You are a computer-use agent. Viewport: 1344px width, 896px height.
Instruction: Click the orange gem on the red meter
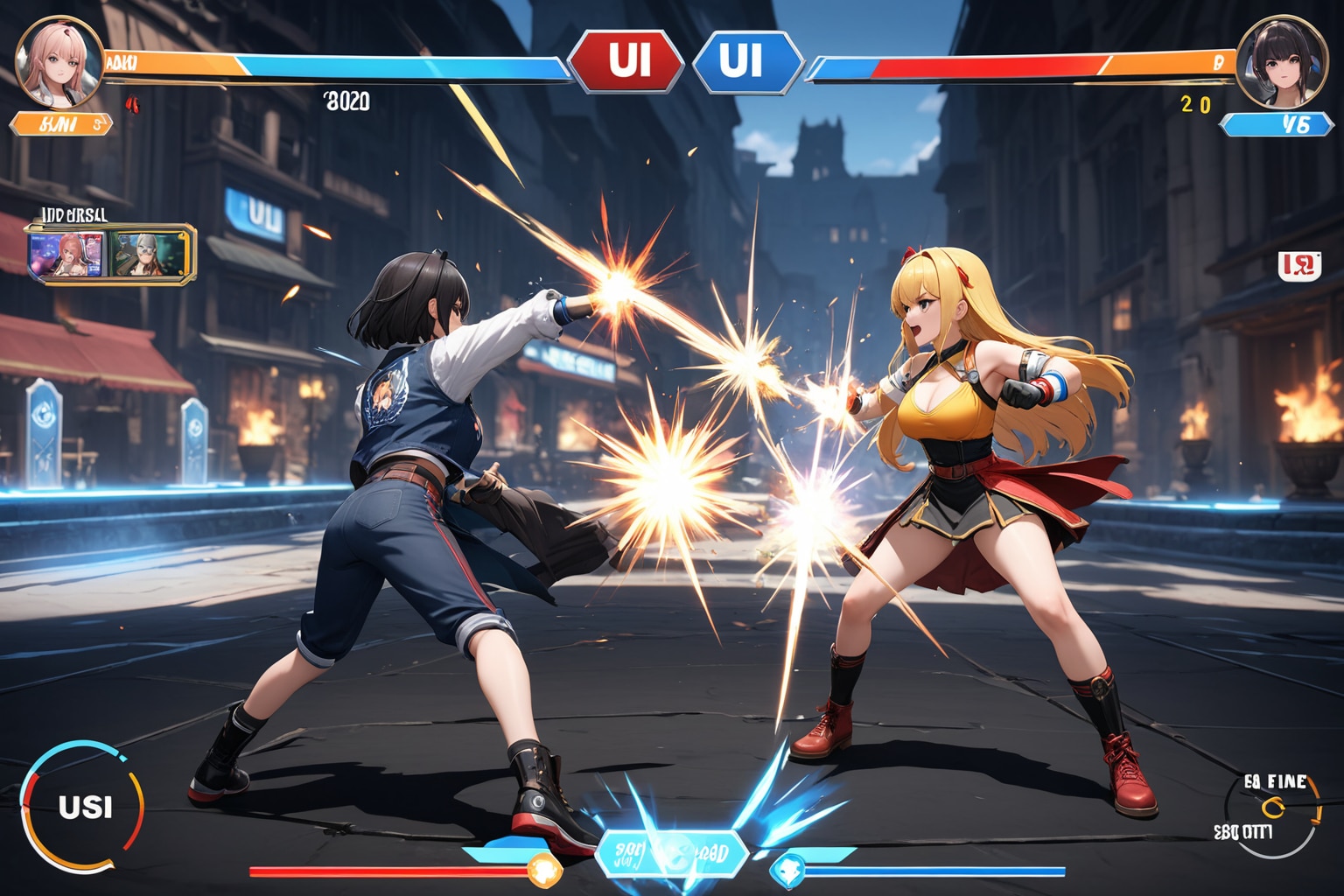544,871
